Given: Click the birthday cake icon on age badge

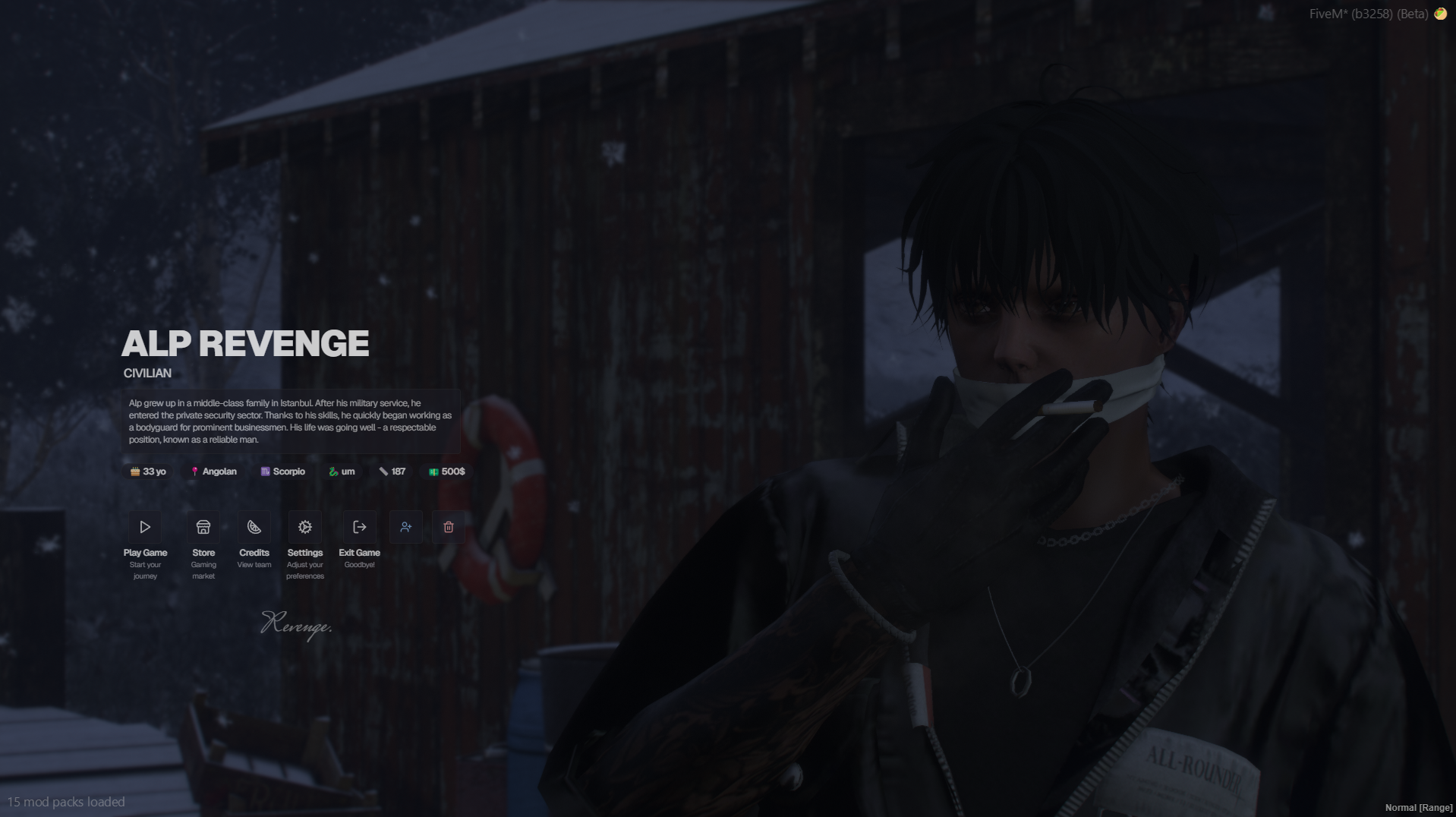Looking at the screenshot, I should [x=134, y=472].
